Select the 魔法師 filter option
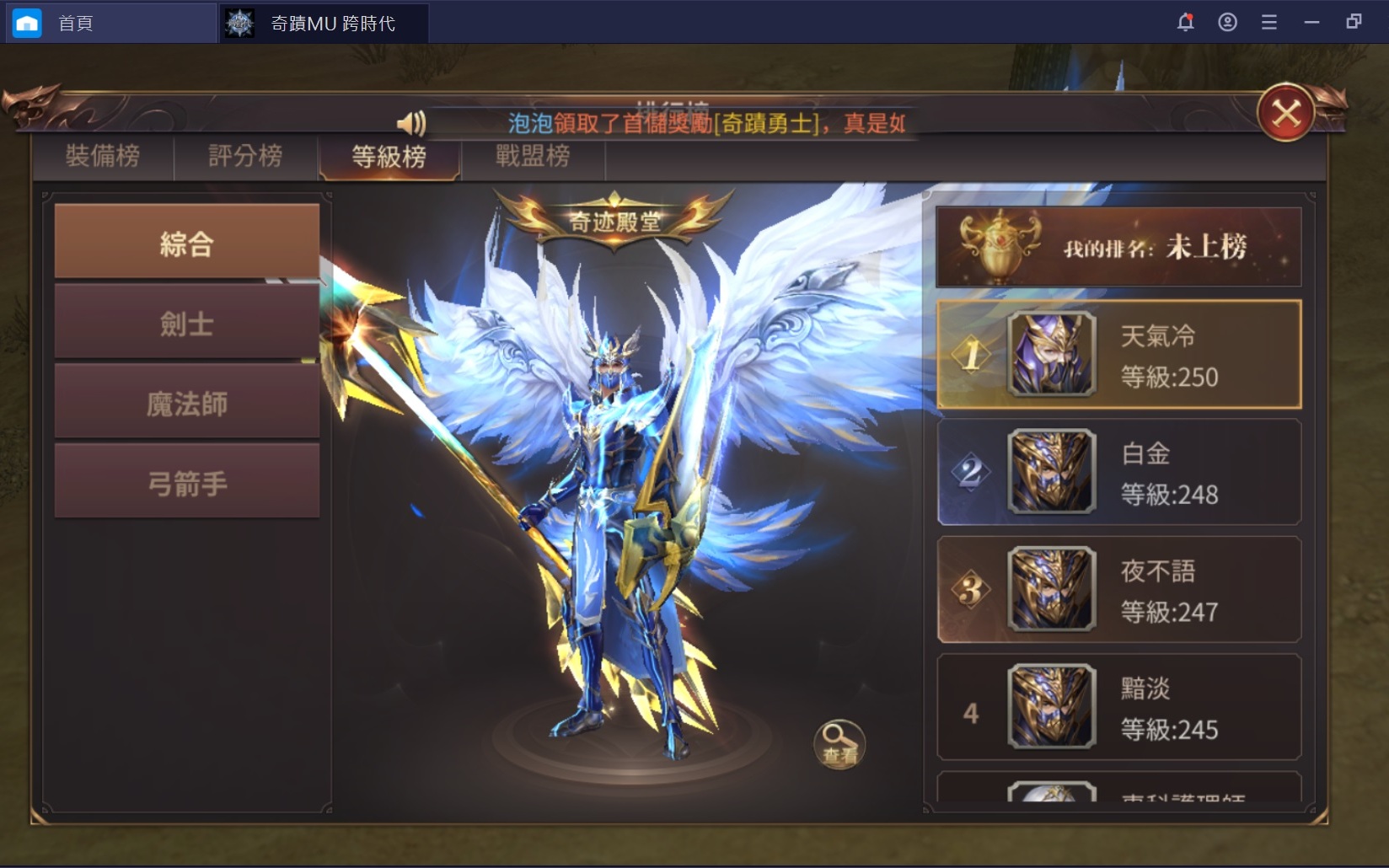Image resolution: width=1389 pixels, height=868 pixels. click(x=185, y=401)
